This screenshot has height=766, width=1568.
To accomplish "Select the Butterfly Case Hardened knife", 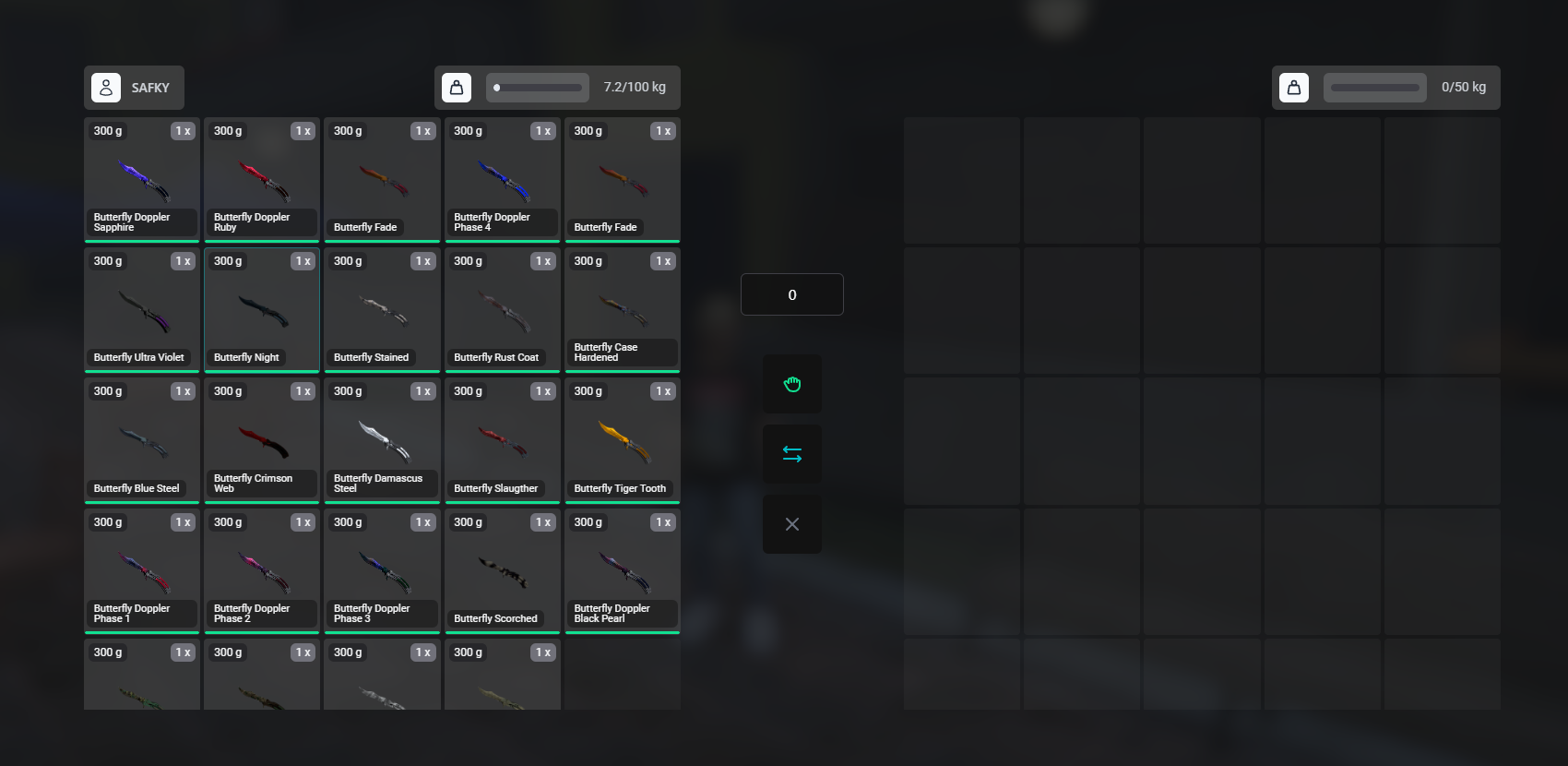I will (622, 310).
